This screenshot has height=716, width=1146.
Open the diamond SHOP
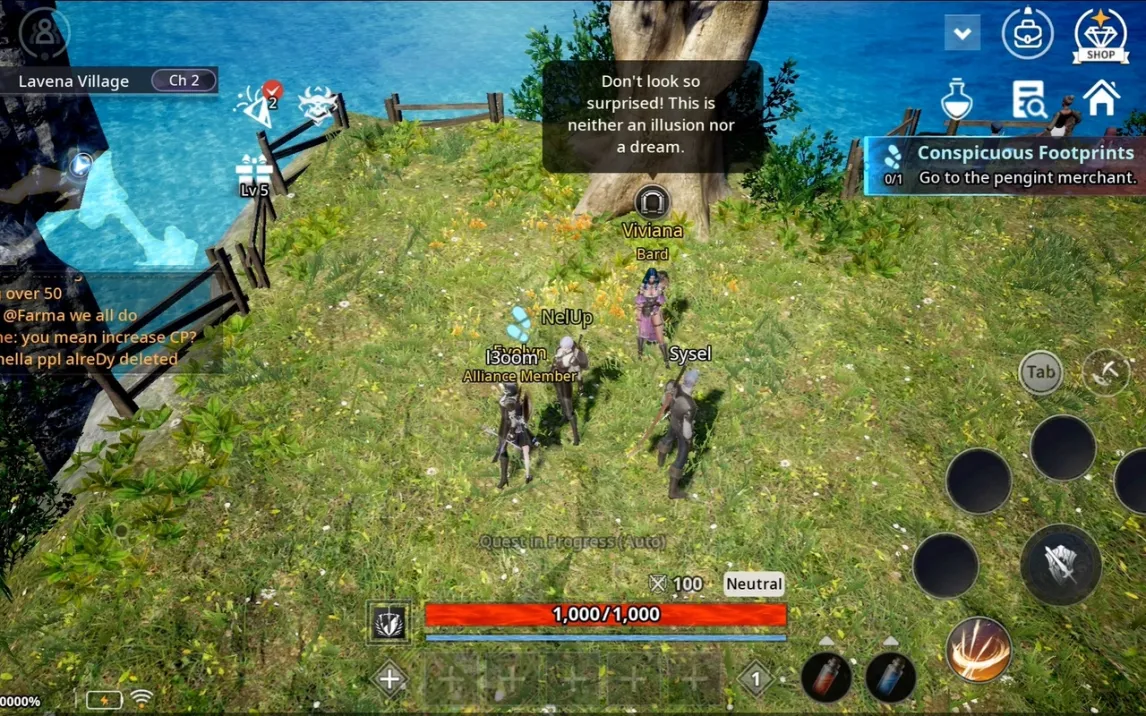click(1100, 36)
